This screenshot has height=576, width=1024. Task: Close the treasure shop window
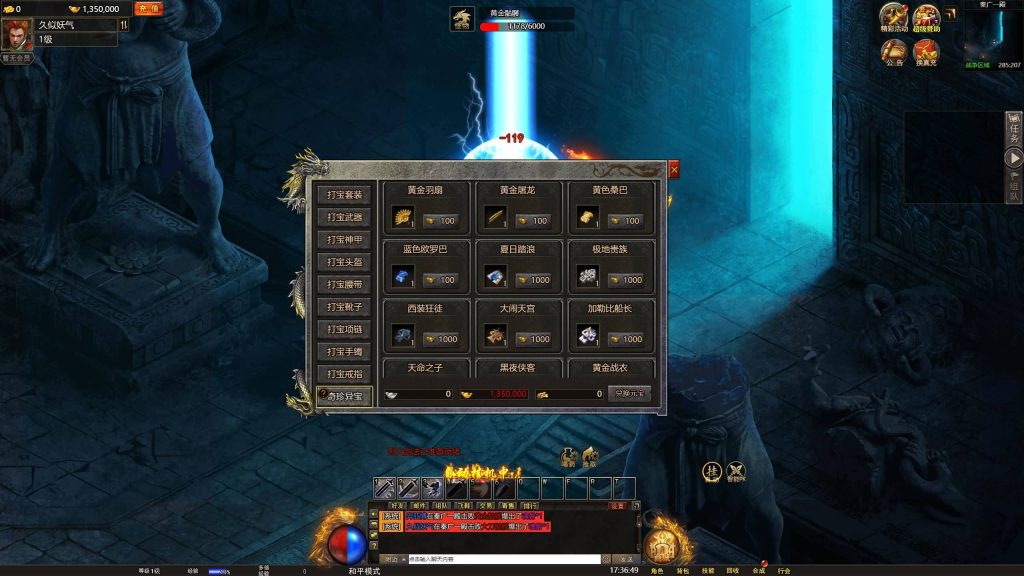pos(674,170)
